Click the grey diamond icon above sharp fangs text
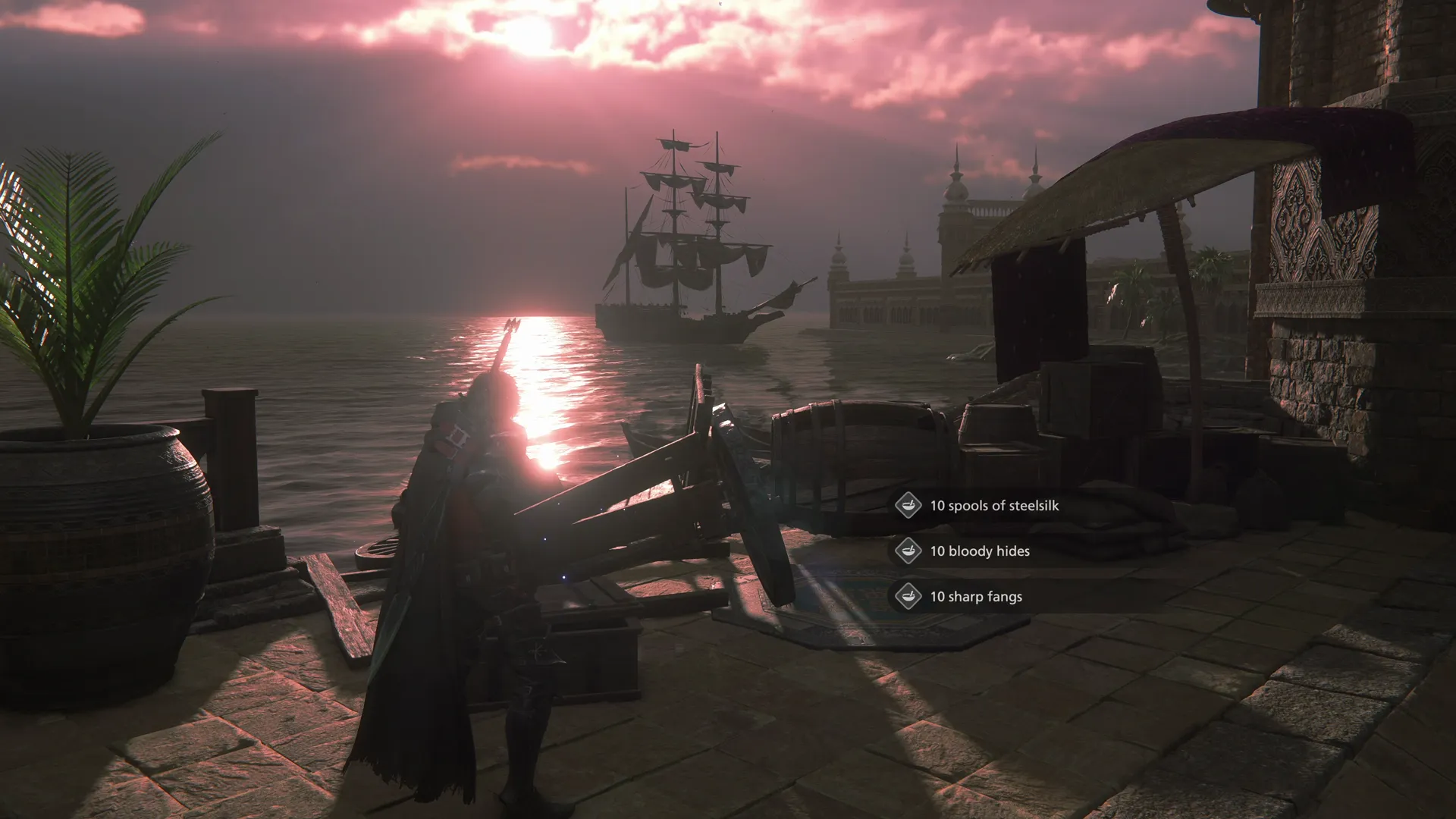This screenshot has height=819, width=1456. pyautogui.click(x=907, y=597)
